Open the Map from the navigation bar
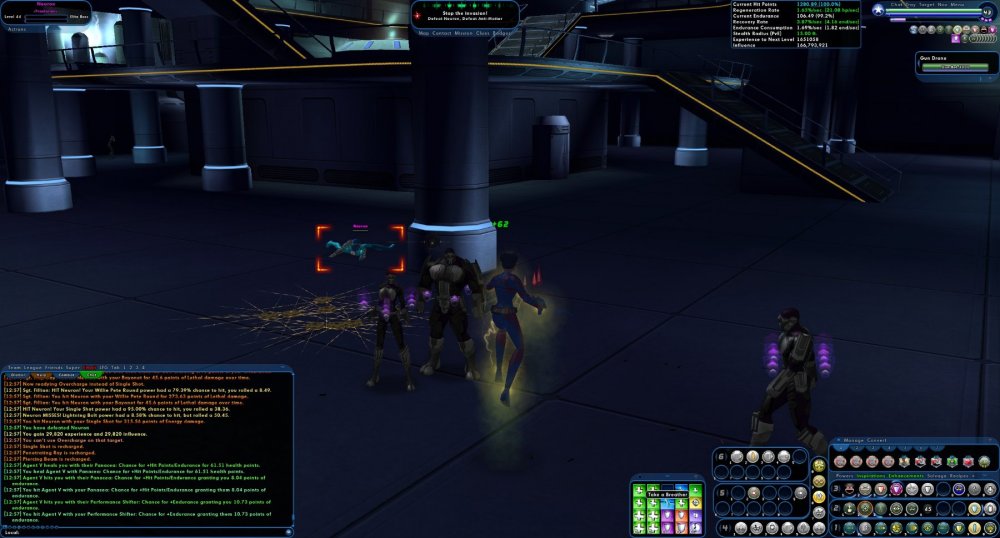 tap(424, 32)
